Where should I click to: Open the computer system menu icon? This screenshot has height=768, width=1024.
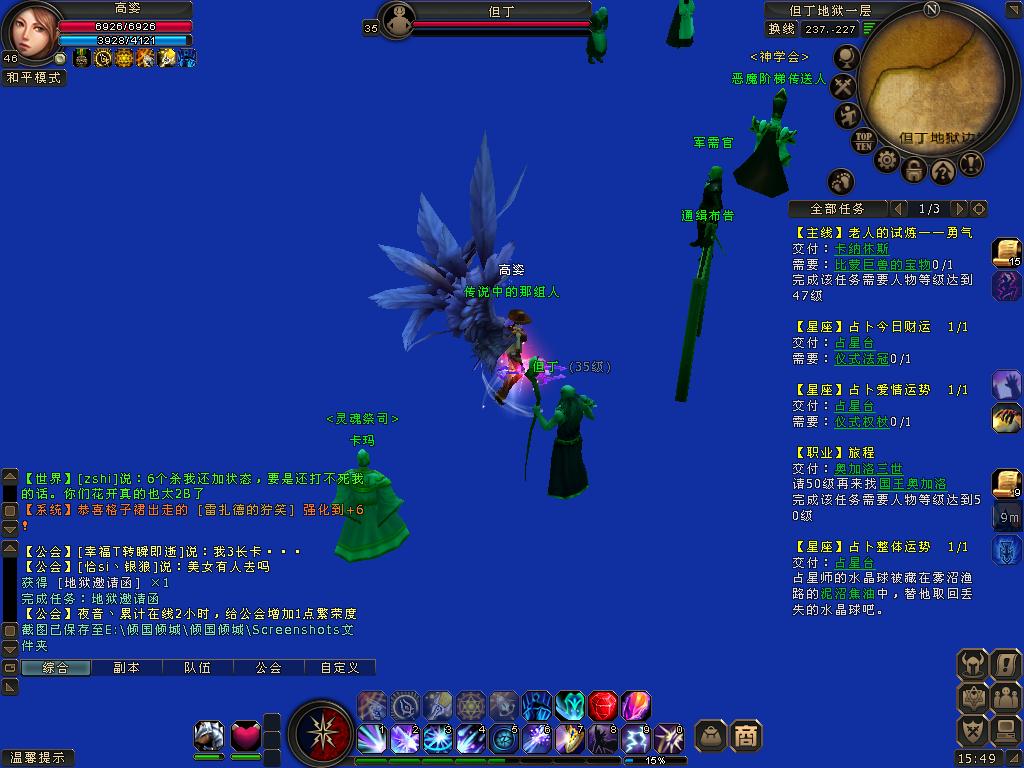(1005, 731)
